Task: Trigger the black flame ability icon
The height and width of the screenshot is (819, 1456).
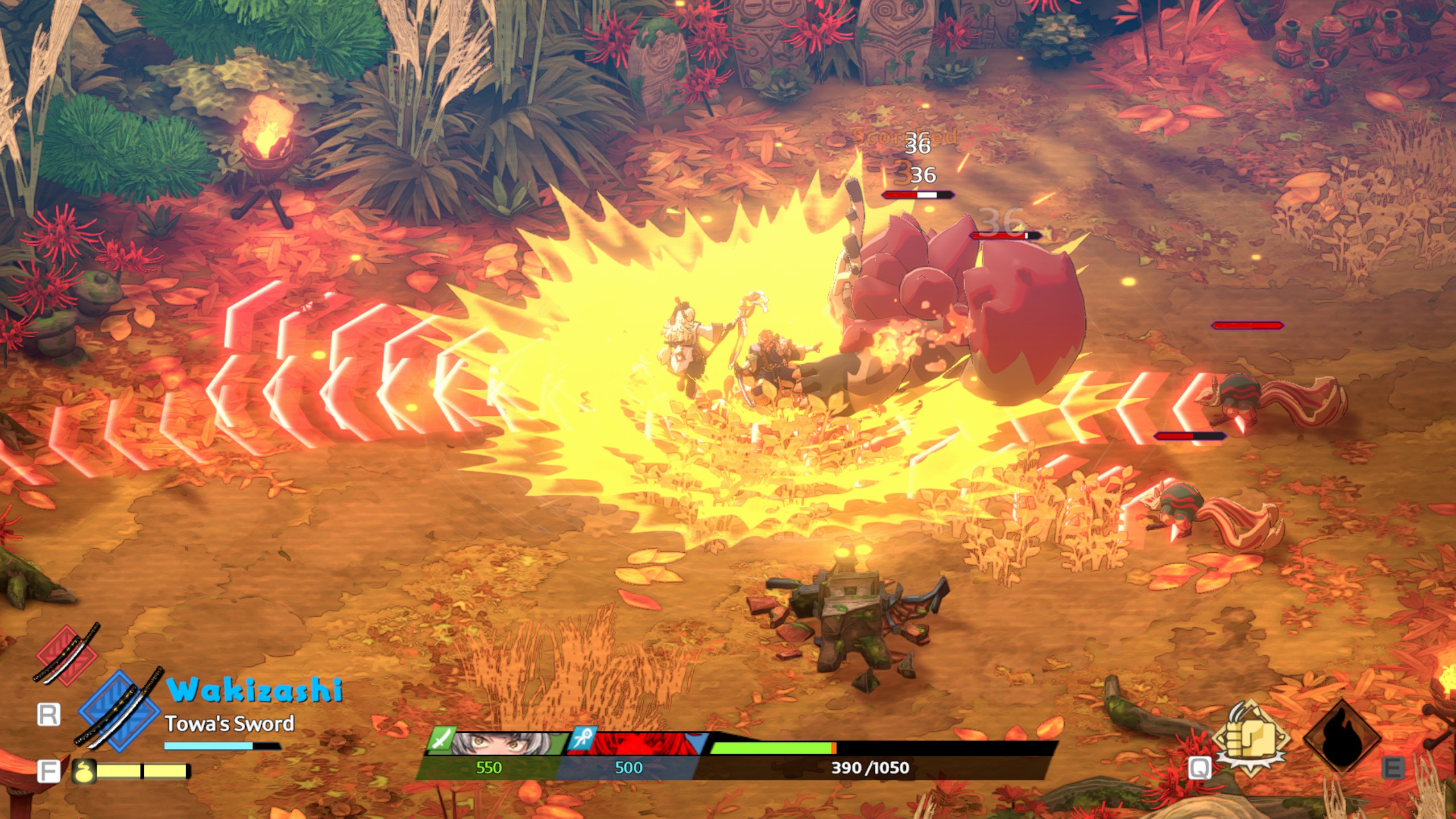Action: click(x=1342, y=738)
